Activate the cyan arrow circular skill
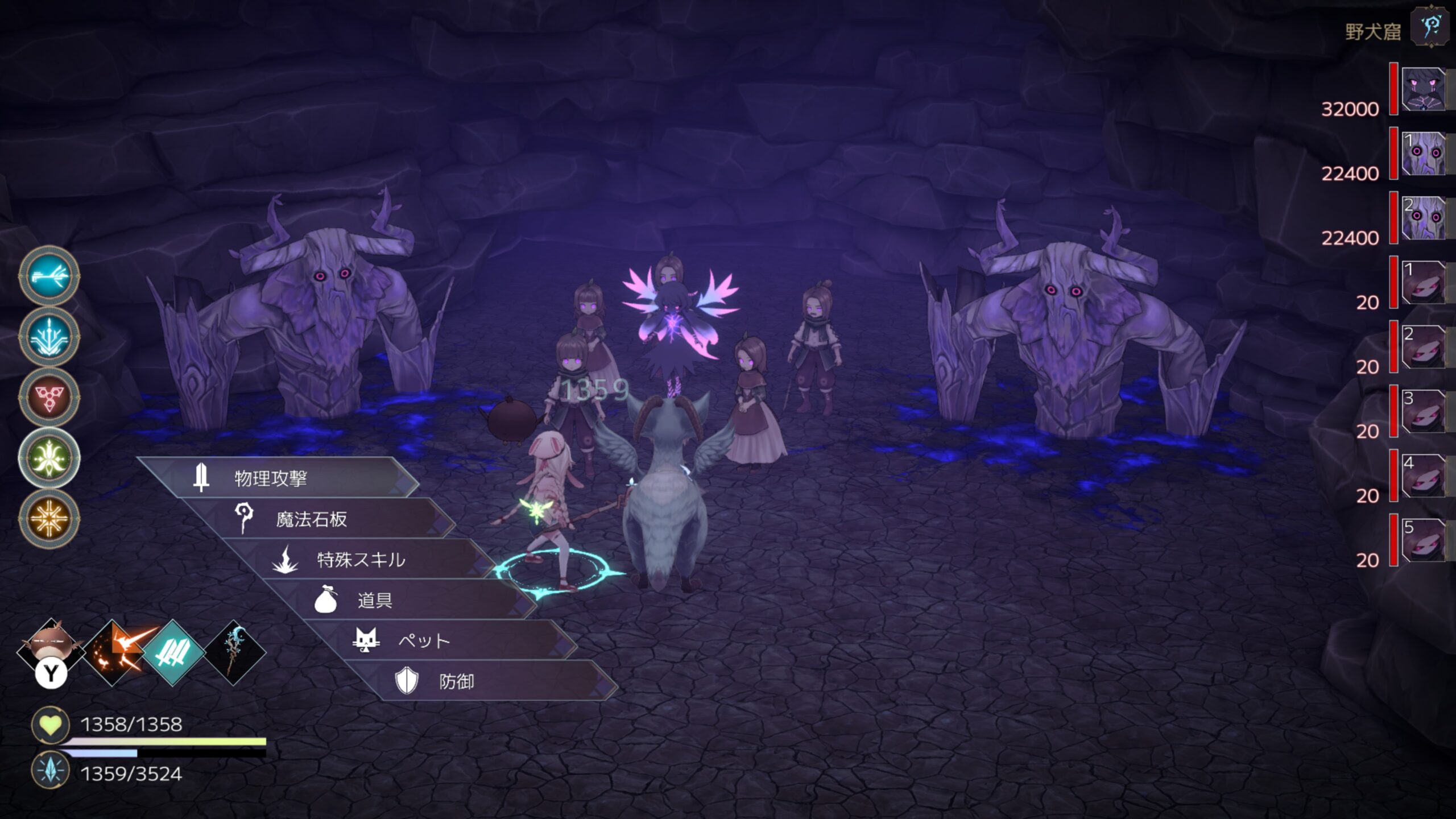This screenshot has width=1456, height=819. point(49,276)
